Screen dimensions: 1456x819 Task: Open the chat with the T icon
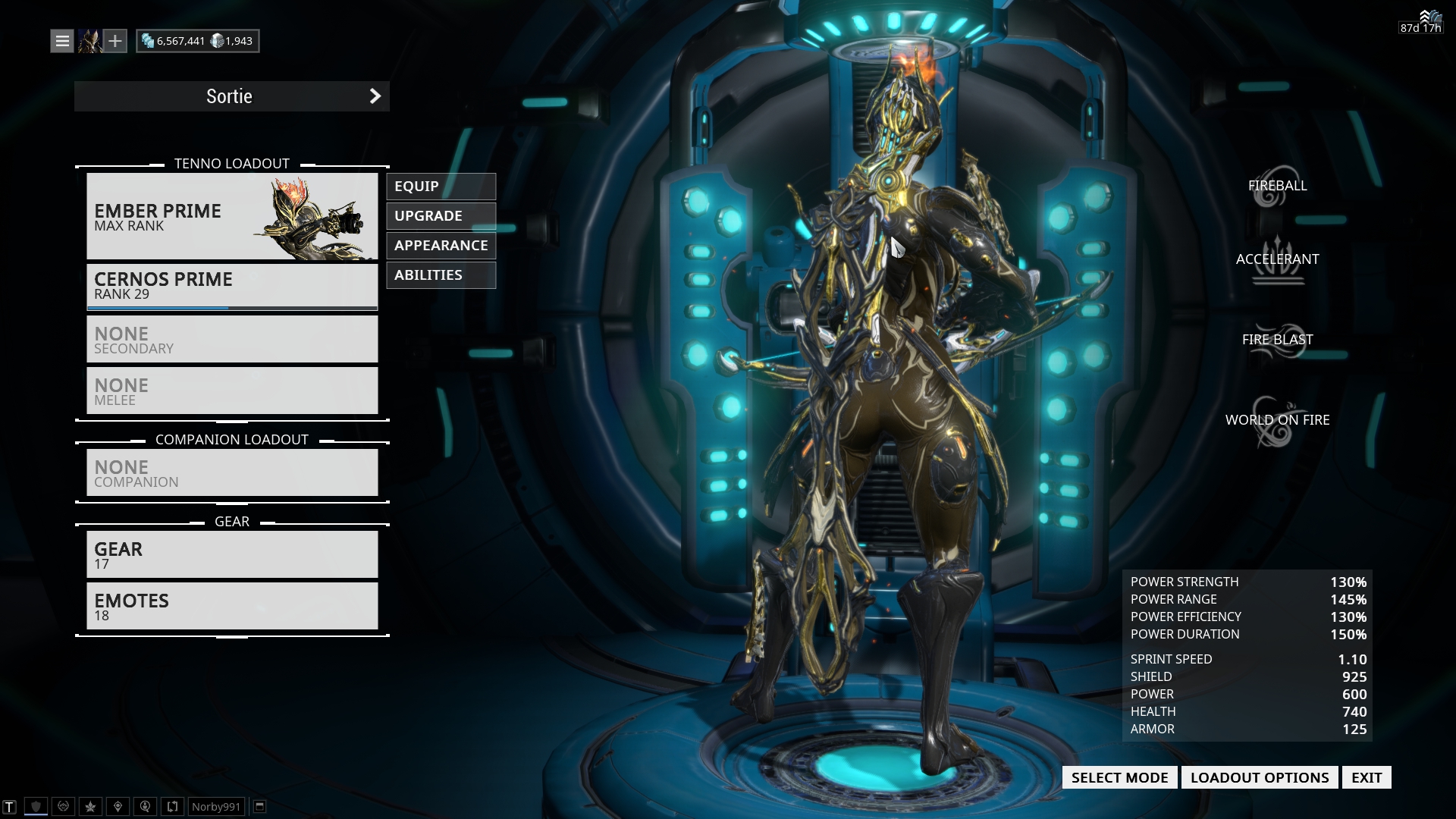(x=10, y=806)
